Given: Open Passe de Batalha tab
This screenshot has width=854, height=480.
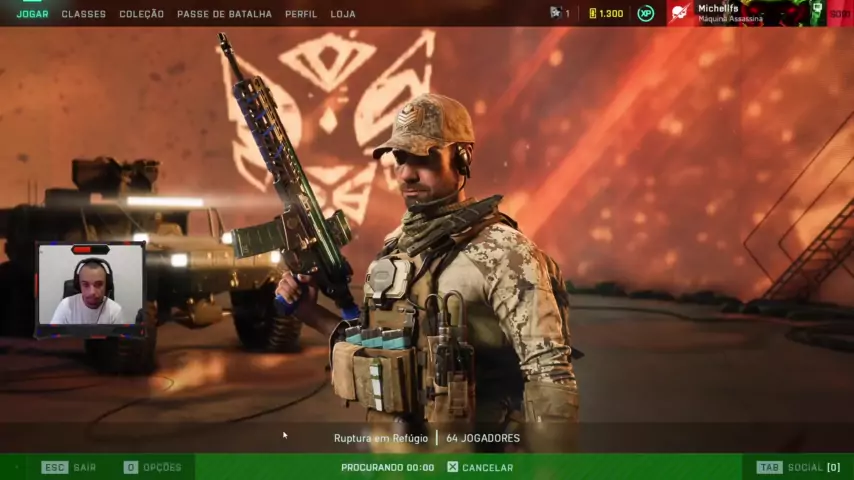Looking at the screenshot, I should [x=224, y=14].
